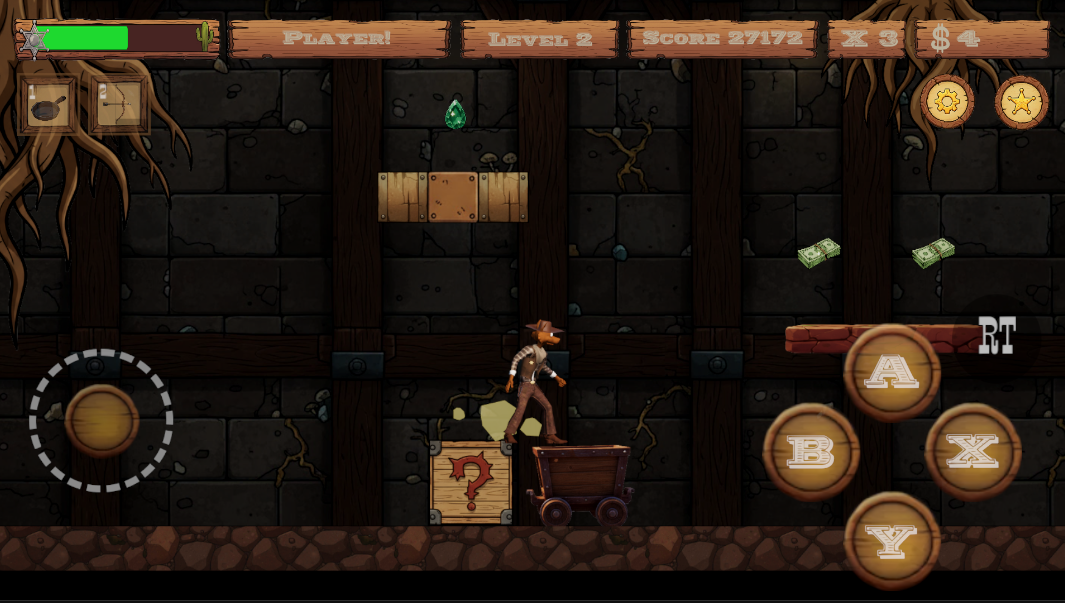Select the frying pan weapon slot
The width and height of the screenshot is (1065, 603).
coord(48,105)
